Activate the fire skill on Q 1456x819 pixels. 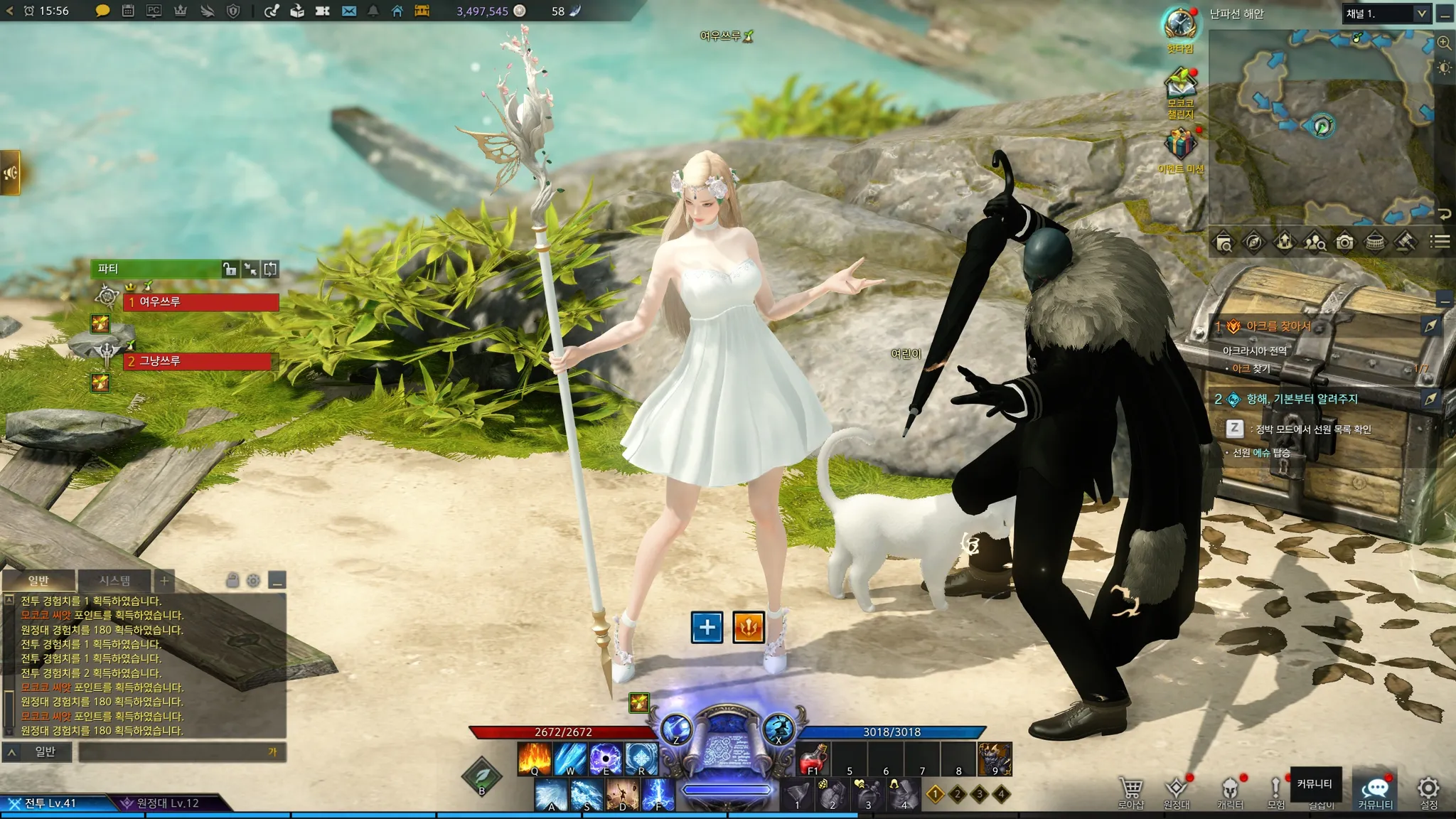click(x=535, y=758)
